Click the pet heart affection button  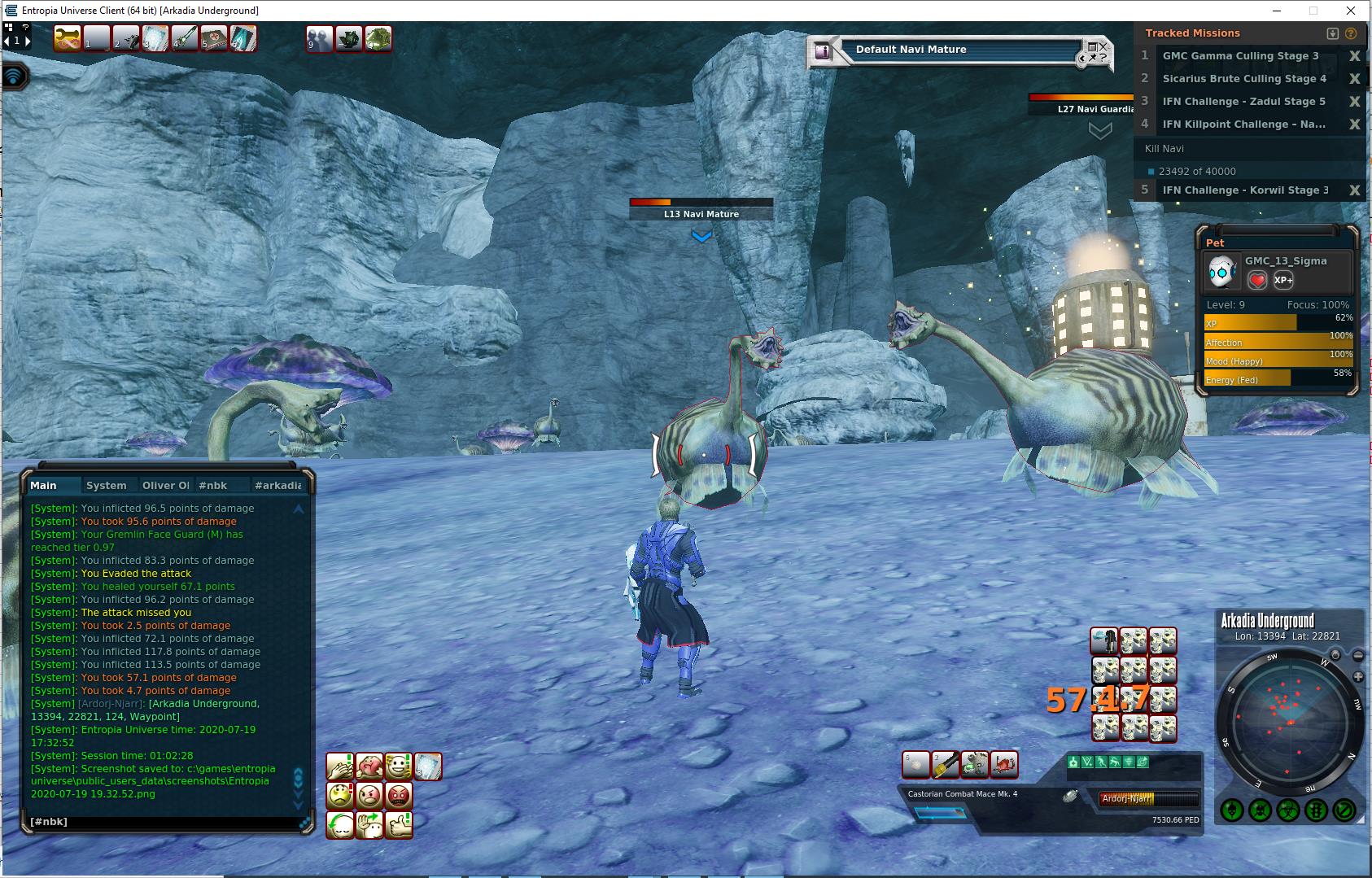click(x=1257, y=280)
